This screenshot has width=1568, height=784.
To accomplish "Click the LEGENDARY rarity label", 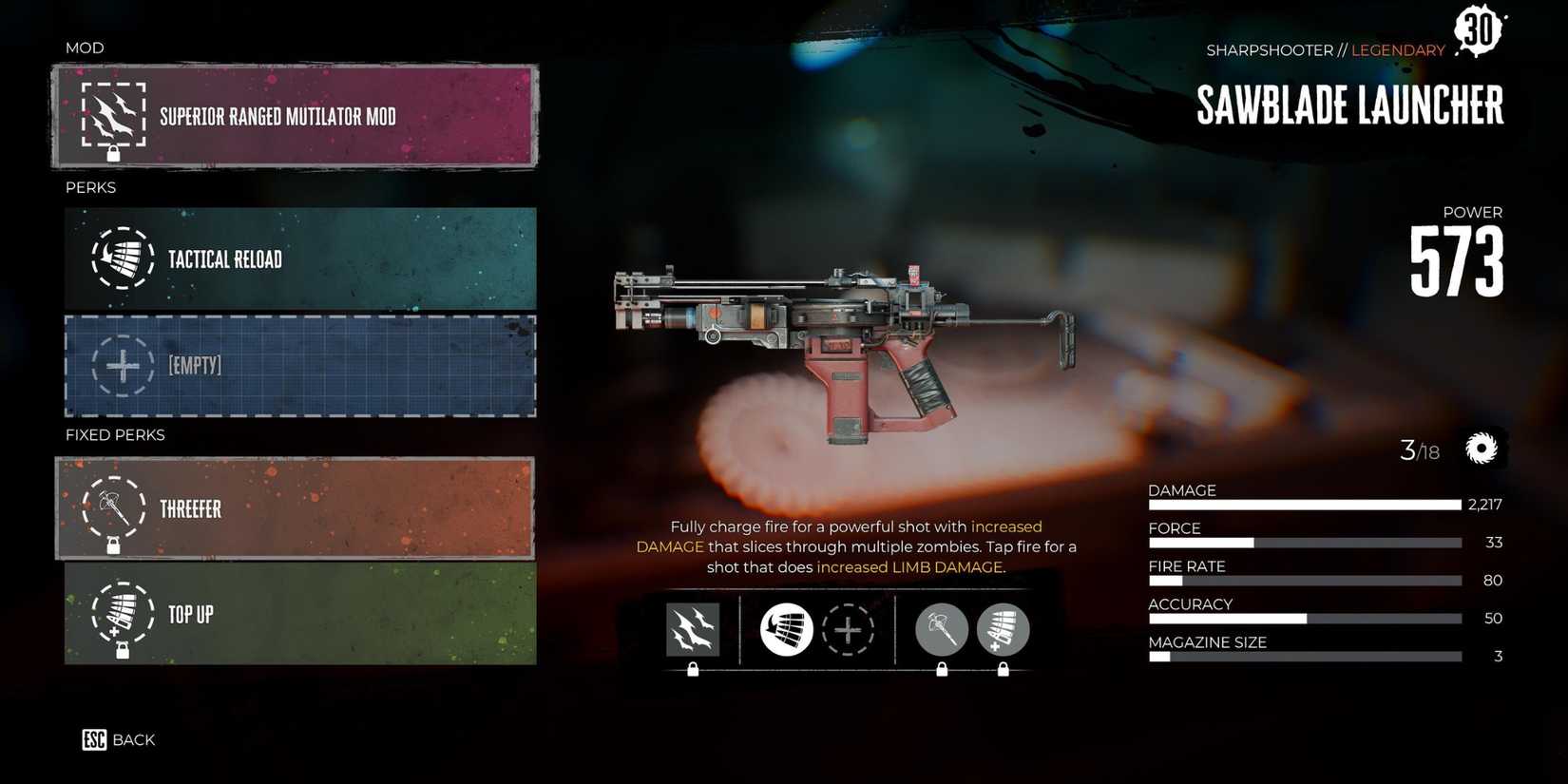I will coord(1397,49).
